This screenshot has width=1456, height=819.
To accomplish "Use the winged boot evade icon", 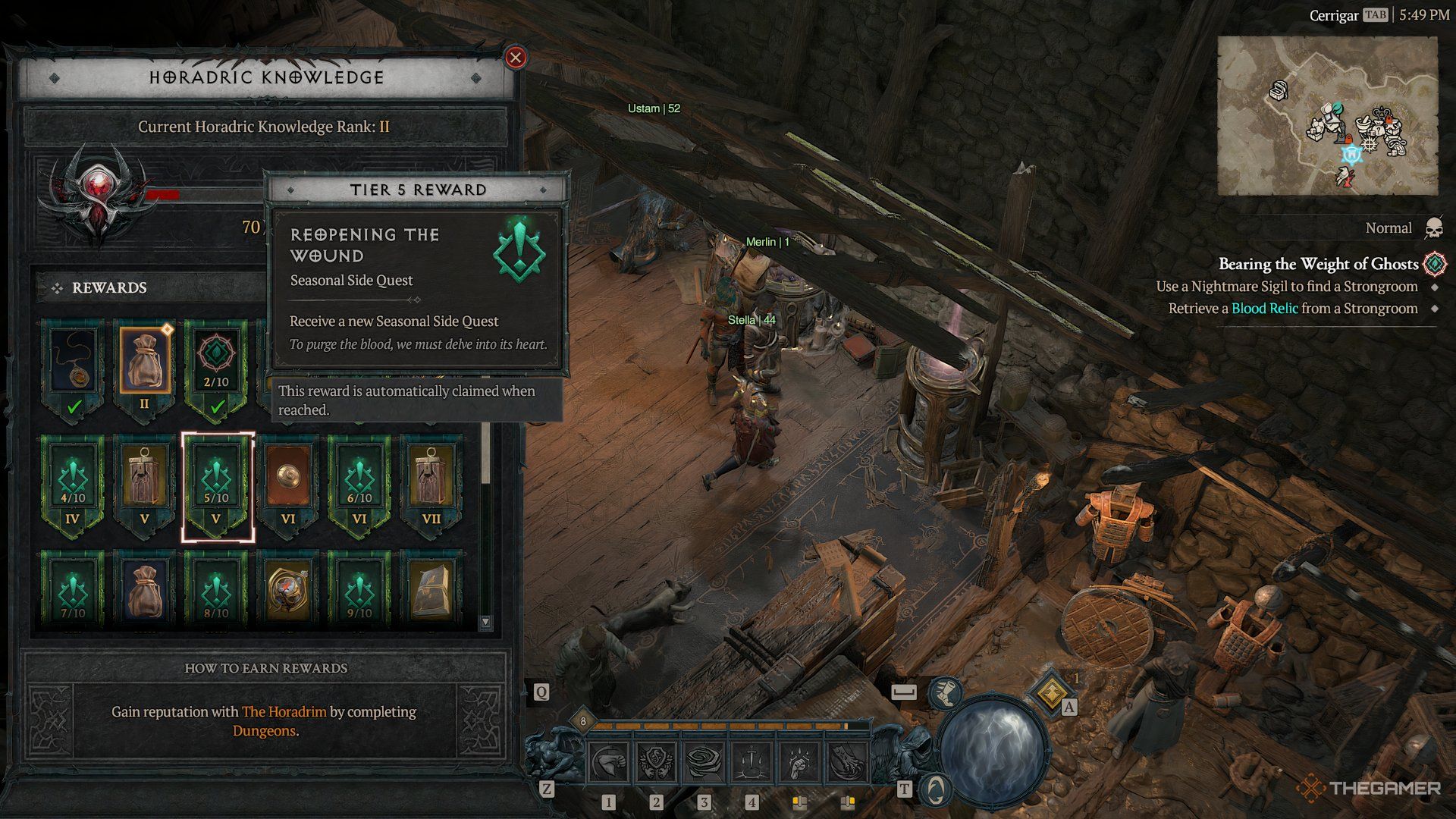I will point(946,692).
